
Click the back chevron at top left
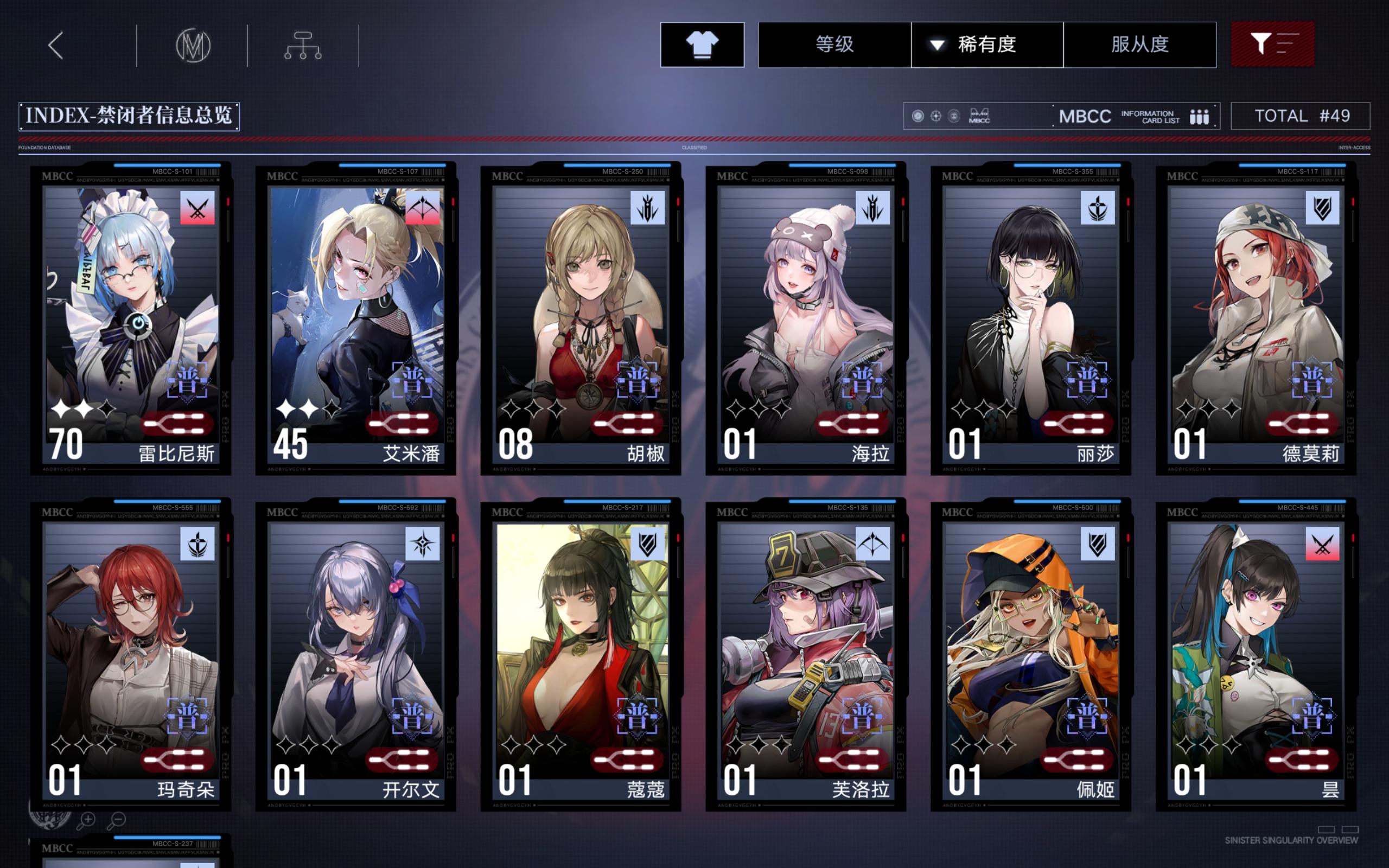(x=56, y=45)
